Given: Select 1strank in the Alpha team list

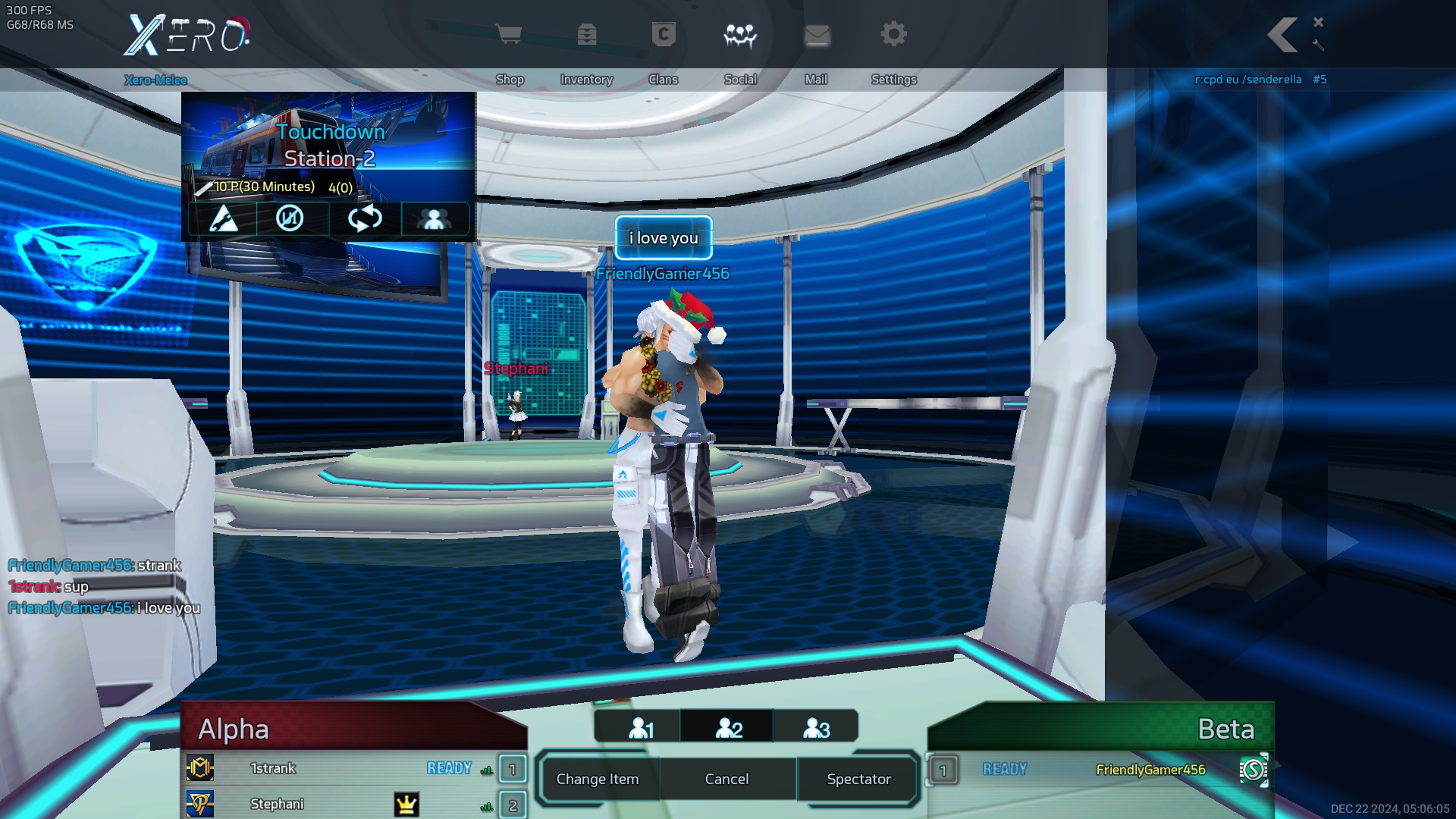Looking at the screenshot, I should (x=273, y=768).
